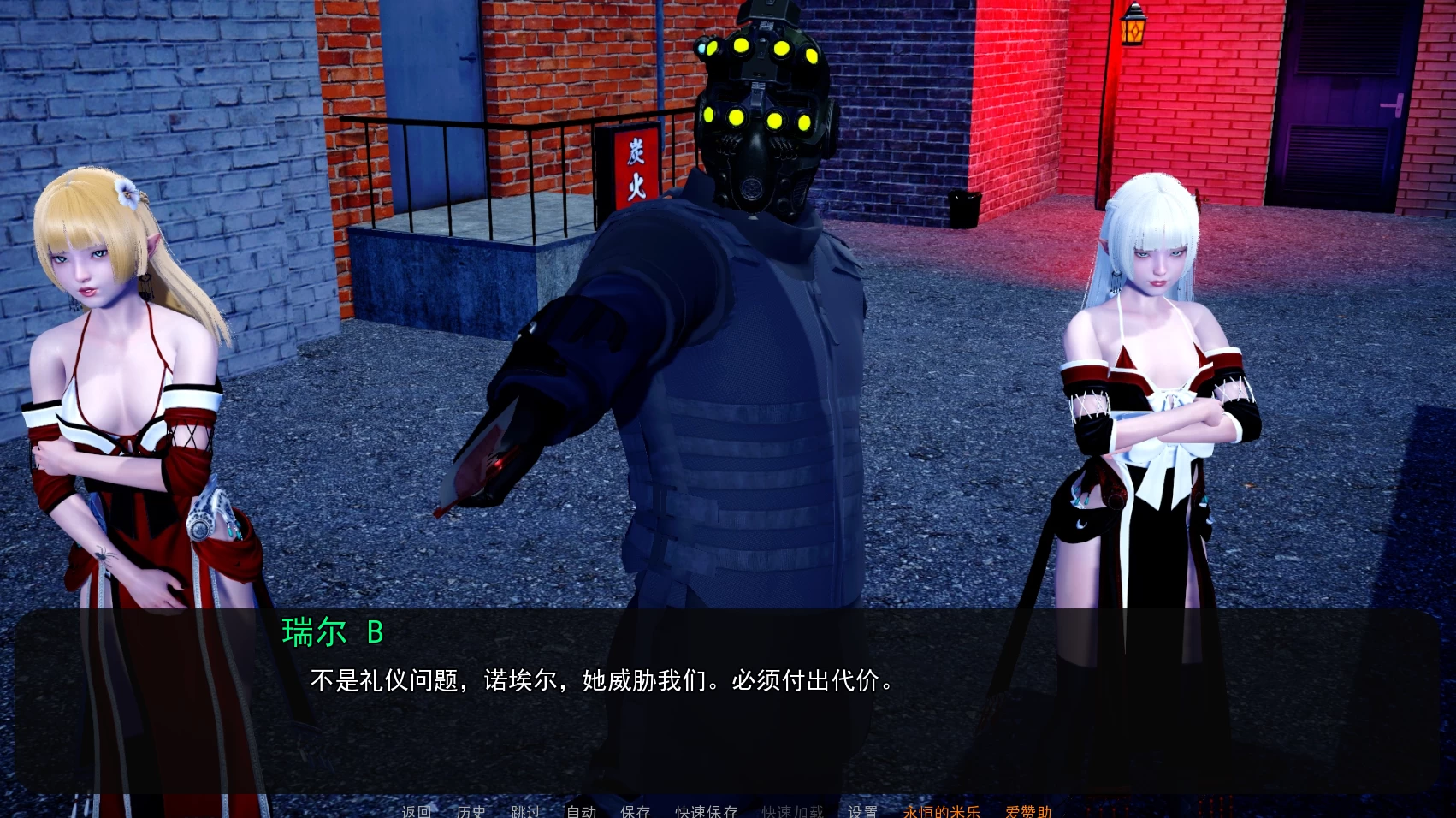Click the blonde elf character
Screen dimensions: 1456x818
point(111,359)
